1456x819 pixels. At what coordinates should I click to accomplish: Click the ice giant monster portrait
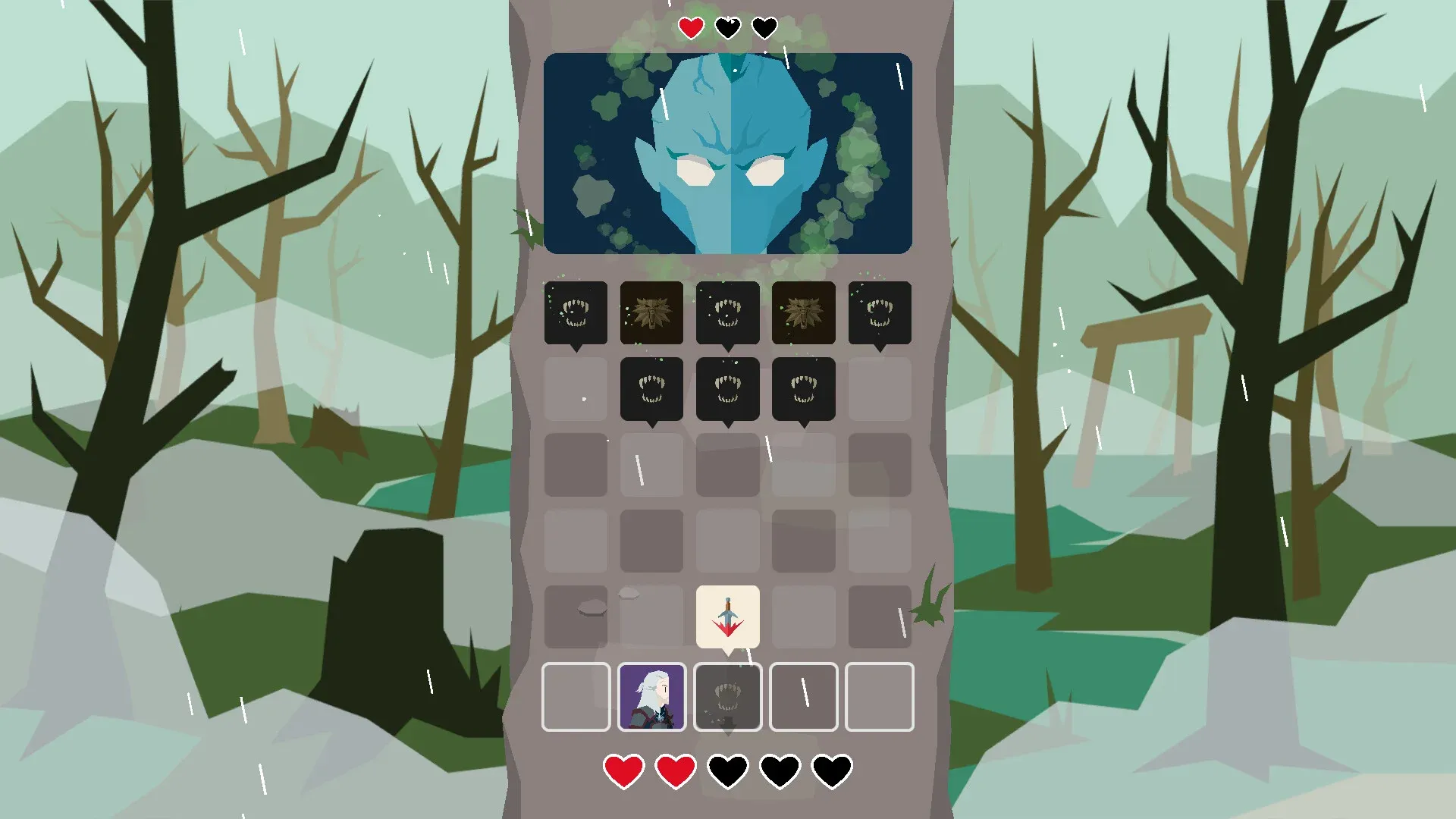[x=726, y=152]
